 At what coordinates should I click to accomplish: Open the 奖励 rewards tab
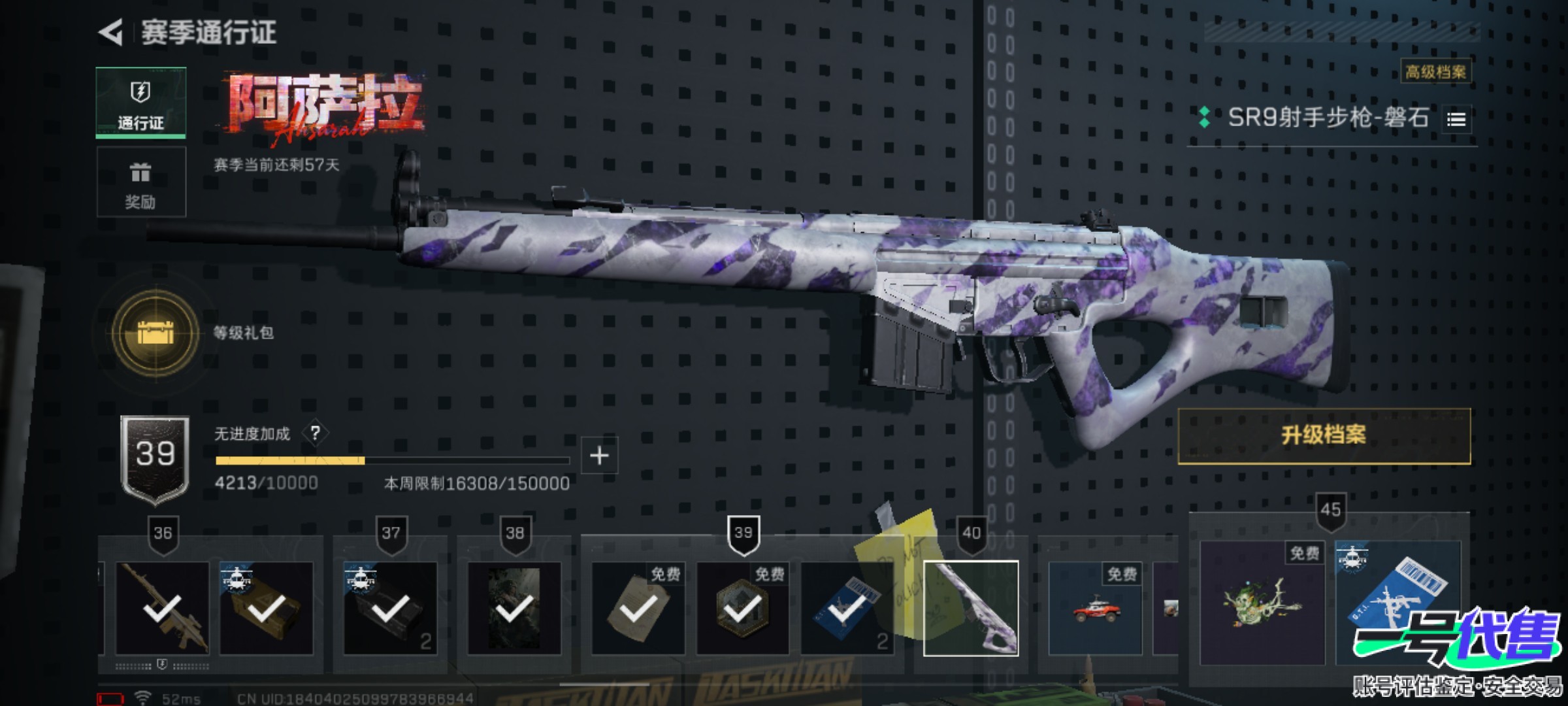[x=140, y=182]
